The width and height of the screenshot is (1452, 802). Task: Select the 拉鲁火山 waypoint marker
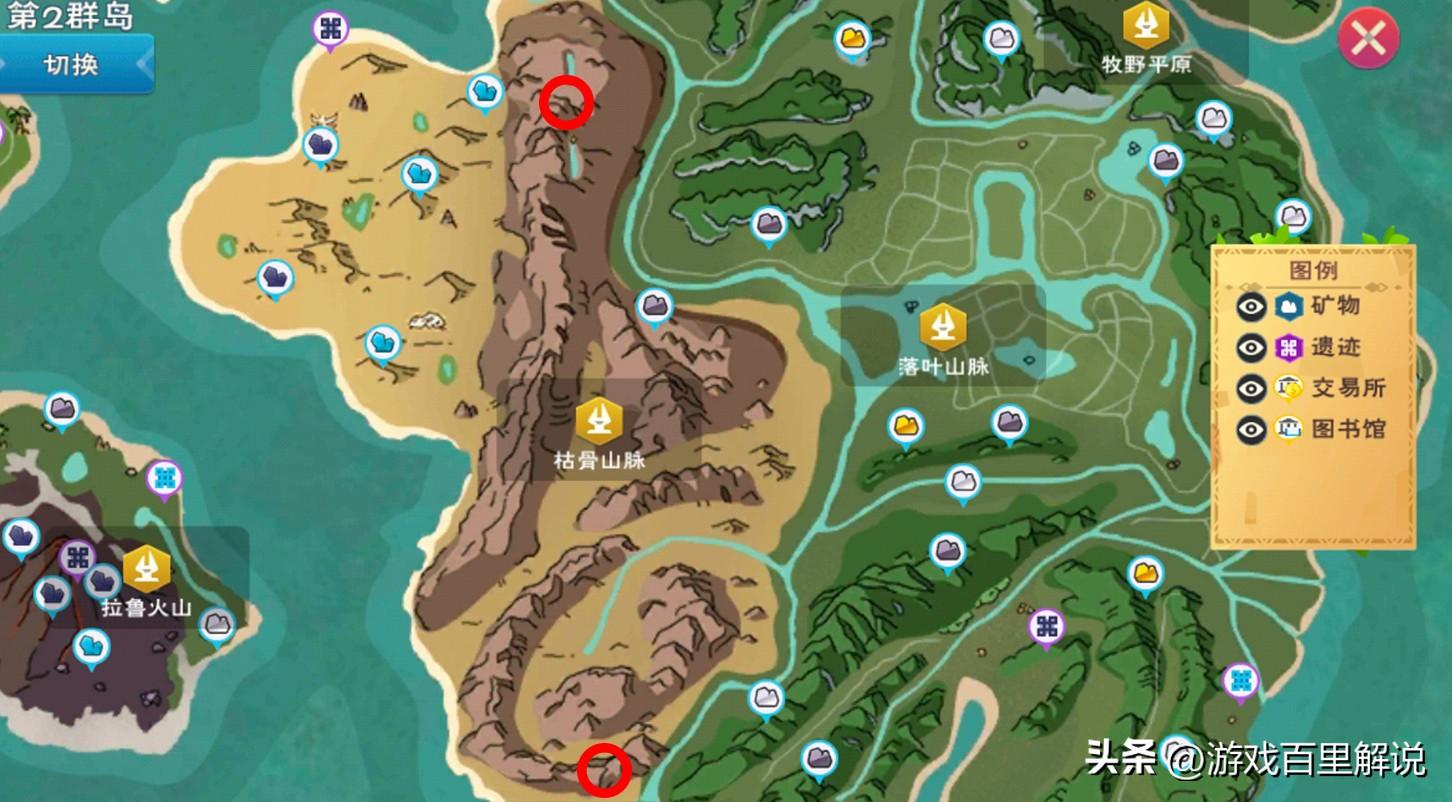146,569
